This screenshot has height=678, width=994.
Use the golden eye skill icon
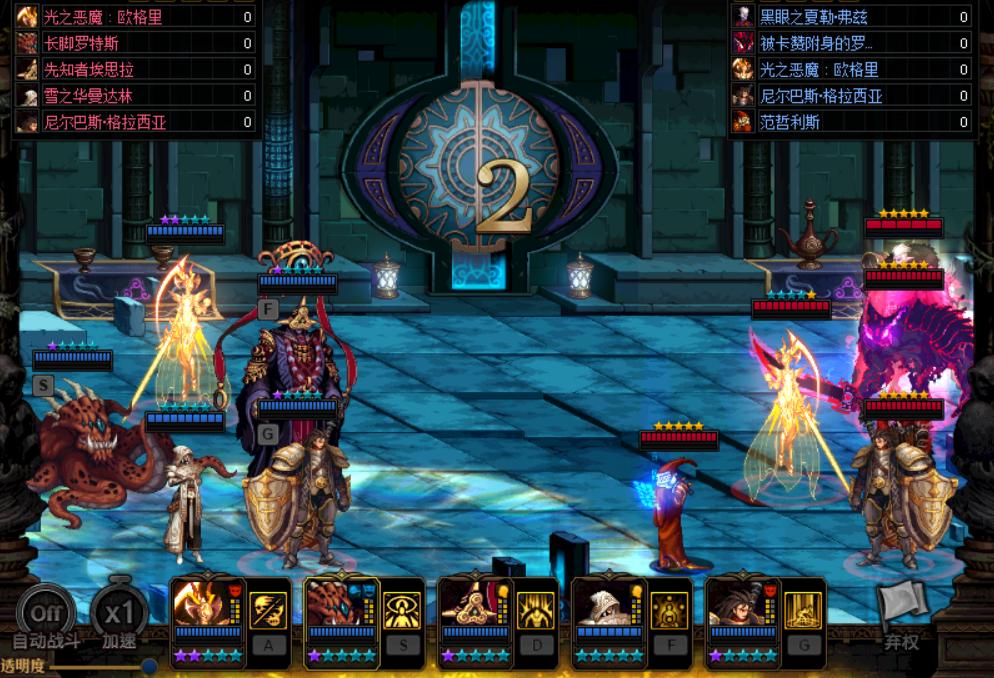(x=403, y=610)
